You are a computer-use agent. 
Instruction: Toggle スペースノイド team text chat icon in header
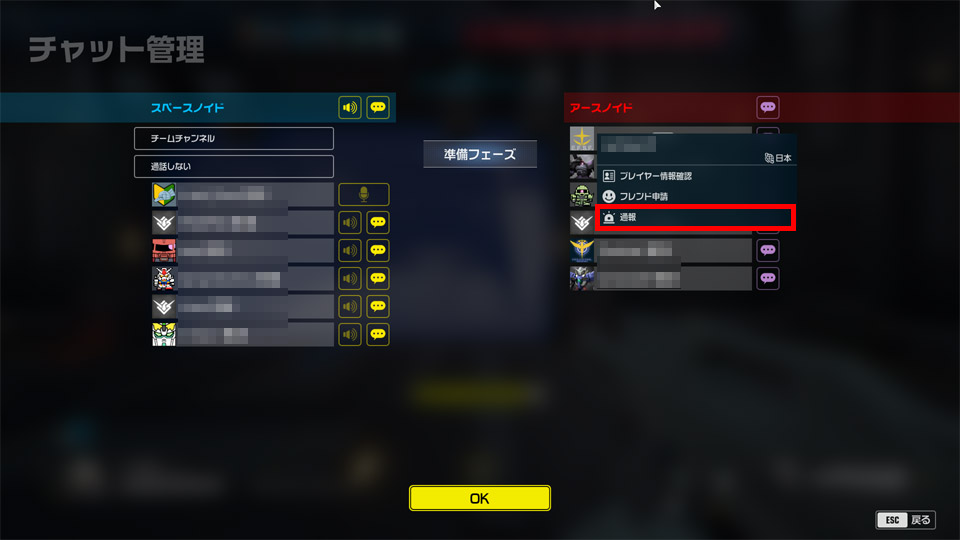378,107
